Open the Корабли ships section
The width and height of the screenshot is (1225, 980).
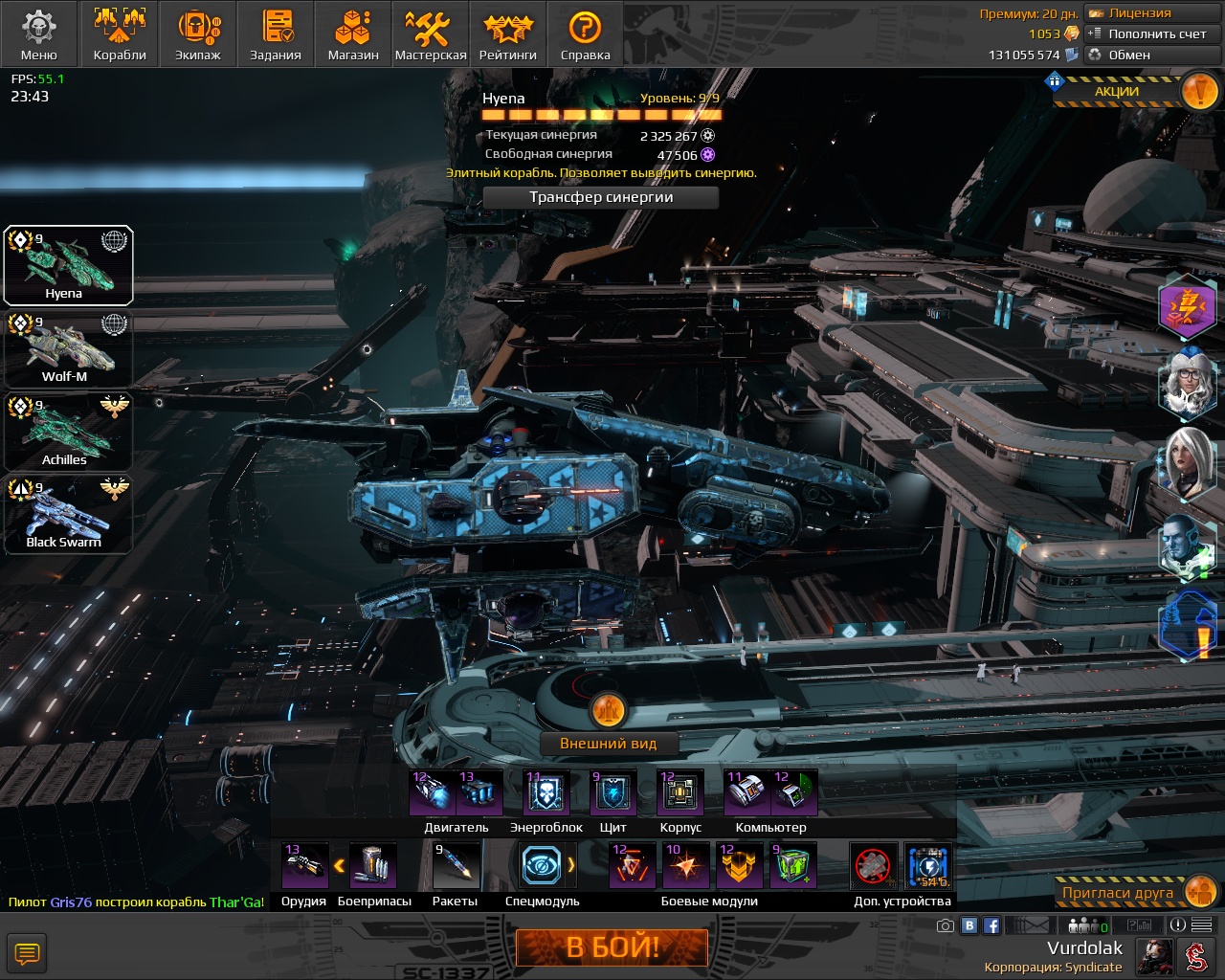(x=120, y=34)
